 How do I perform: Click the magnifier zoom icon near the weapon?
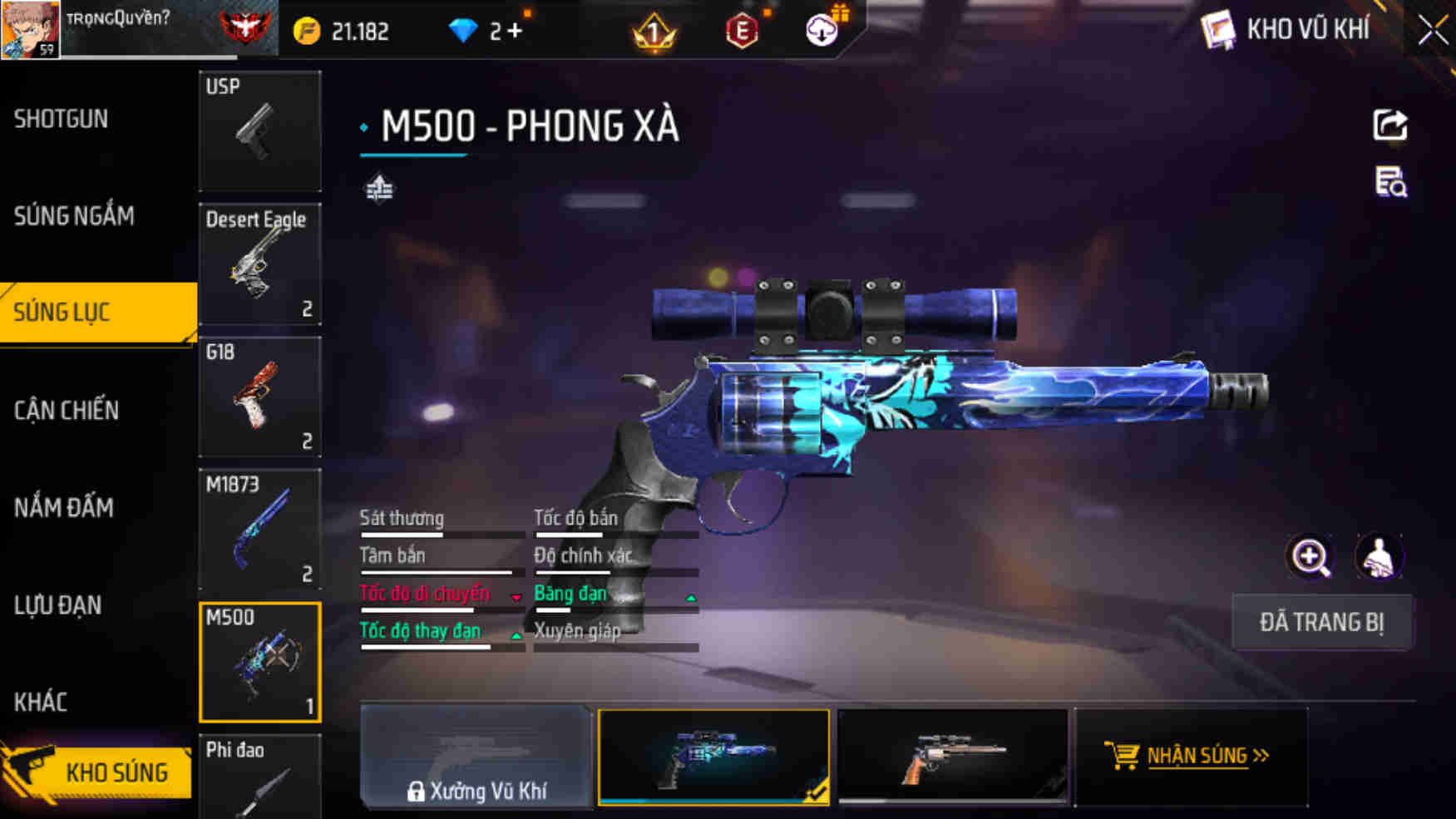click(x=1310, y=556)
